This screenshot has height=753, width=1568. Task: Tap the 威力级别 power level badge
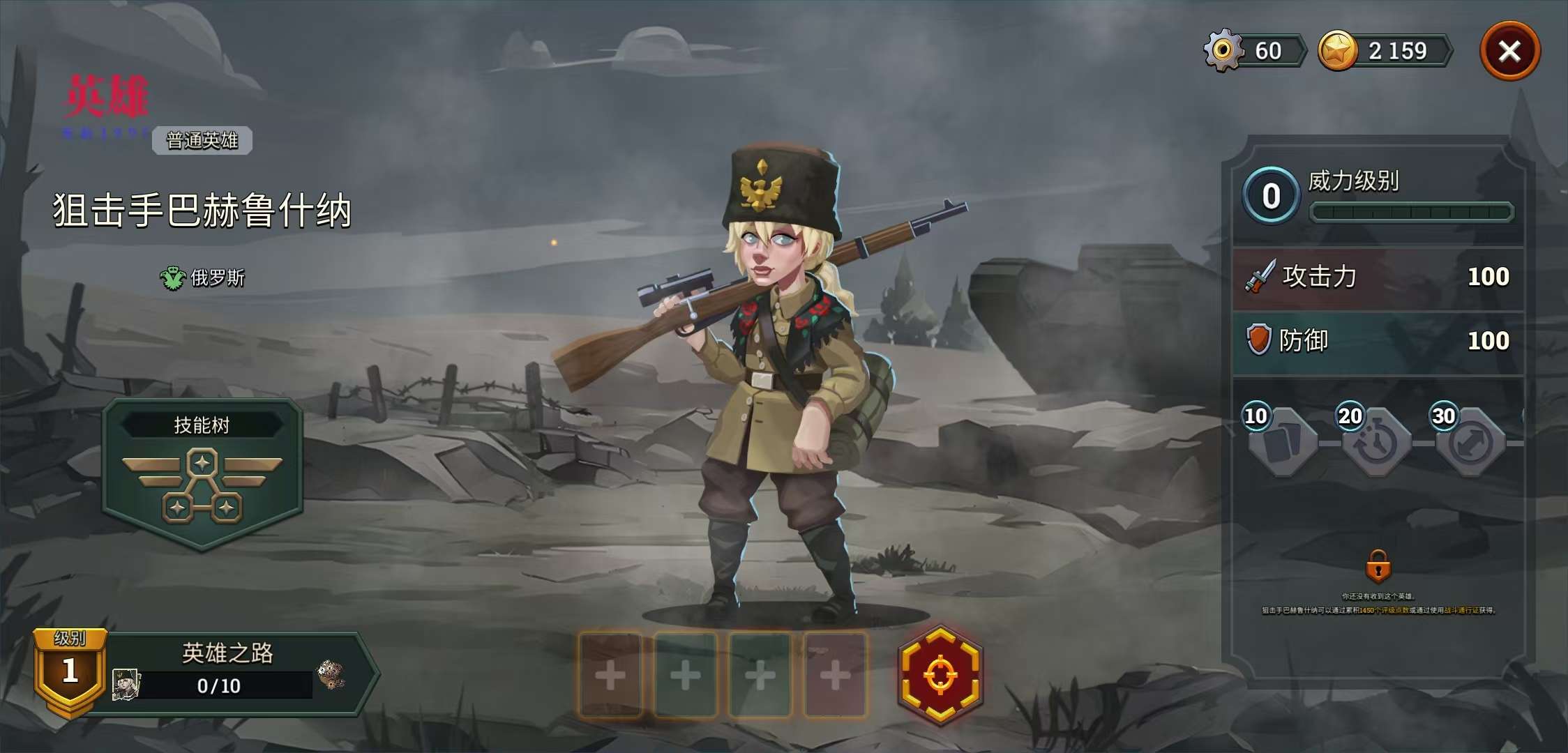point(1271,196)
